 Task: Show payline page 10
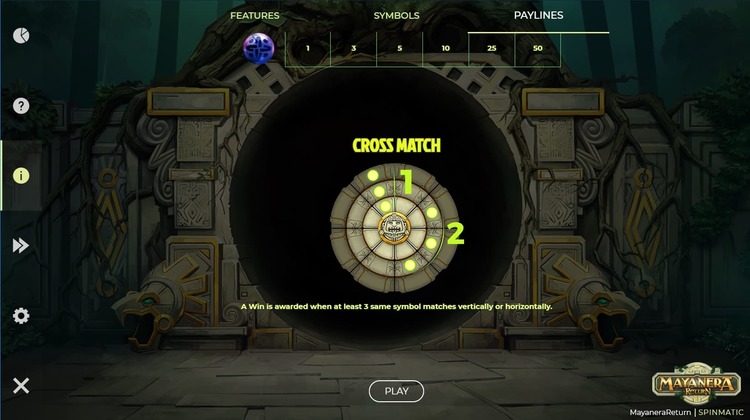click(445, 48)
